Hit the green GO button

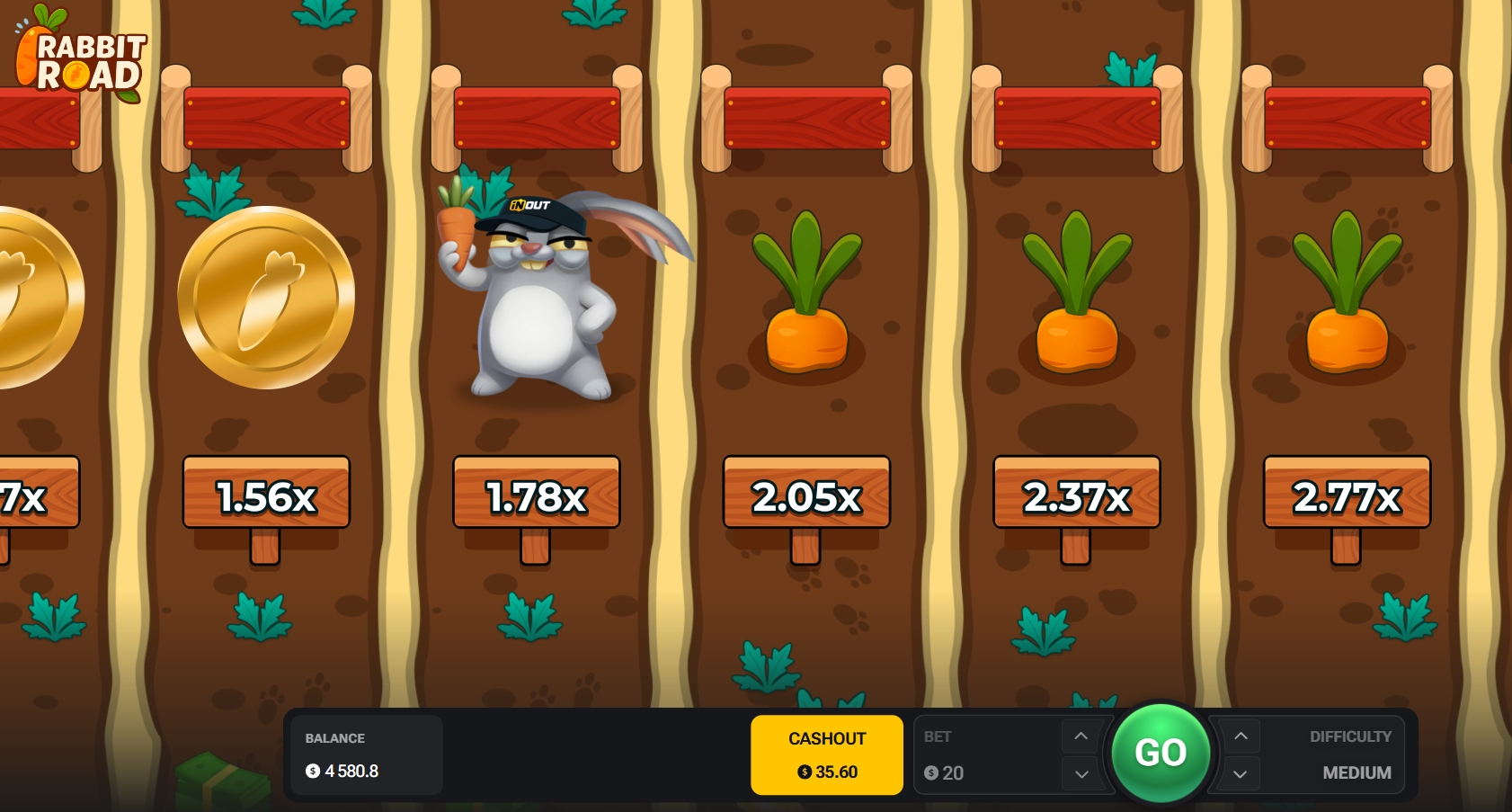click(1161, 753)
